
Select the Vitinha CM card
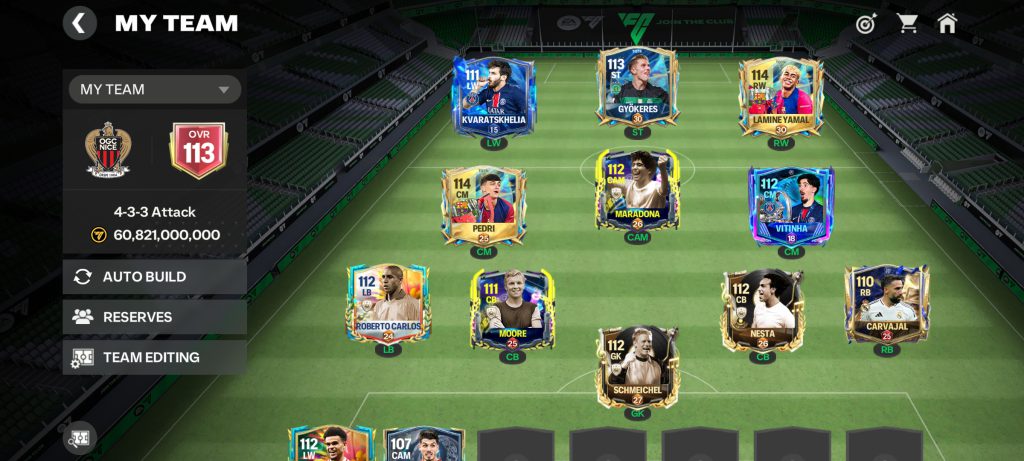pos(791,204)
